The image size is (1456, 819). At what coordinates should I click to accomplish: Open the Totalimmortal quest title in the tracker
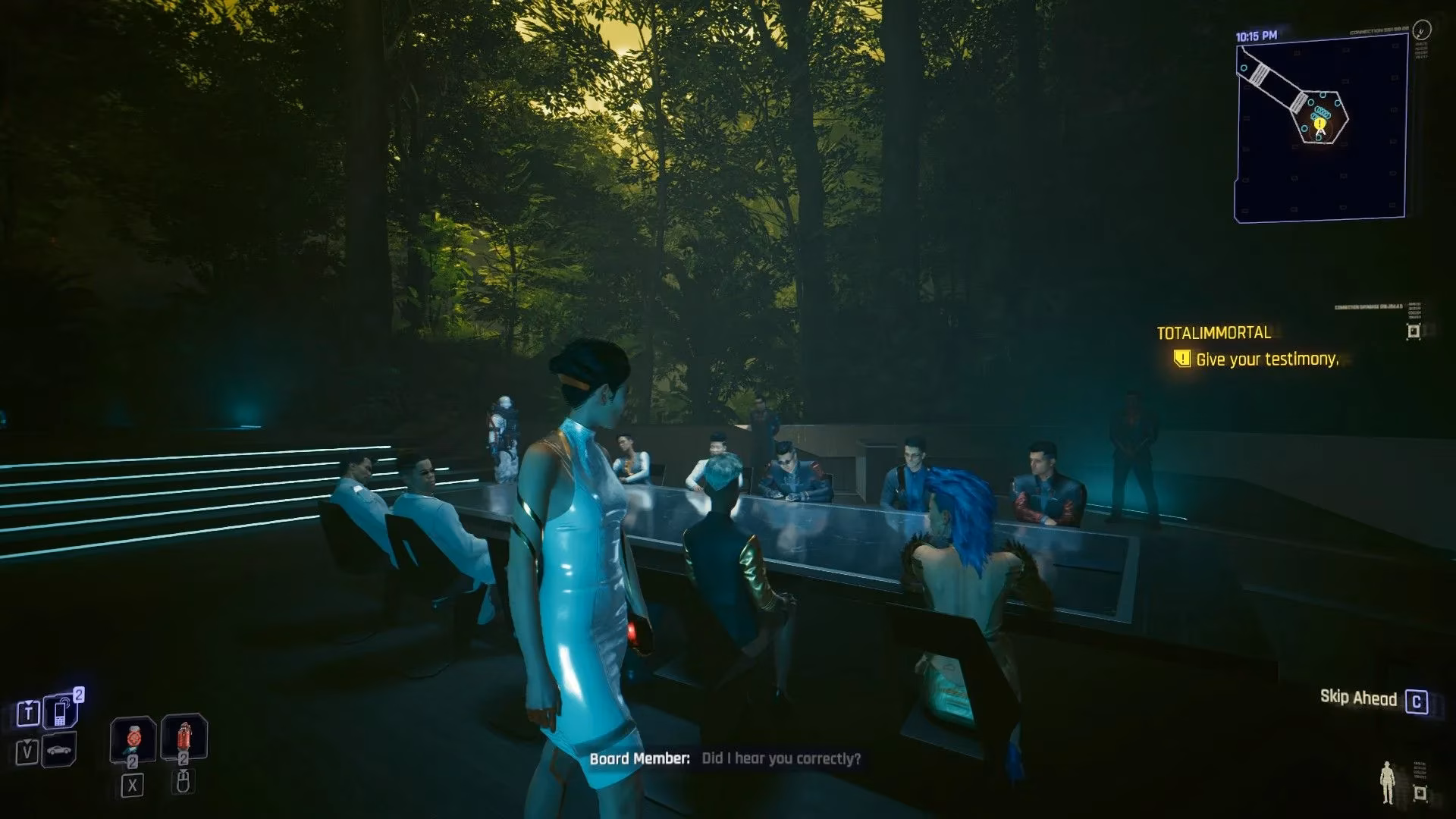click(x=1213, y=333)
